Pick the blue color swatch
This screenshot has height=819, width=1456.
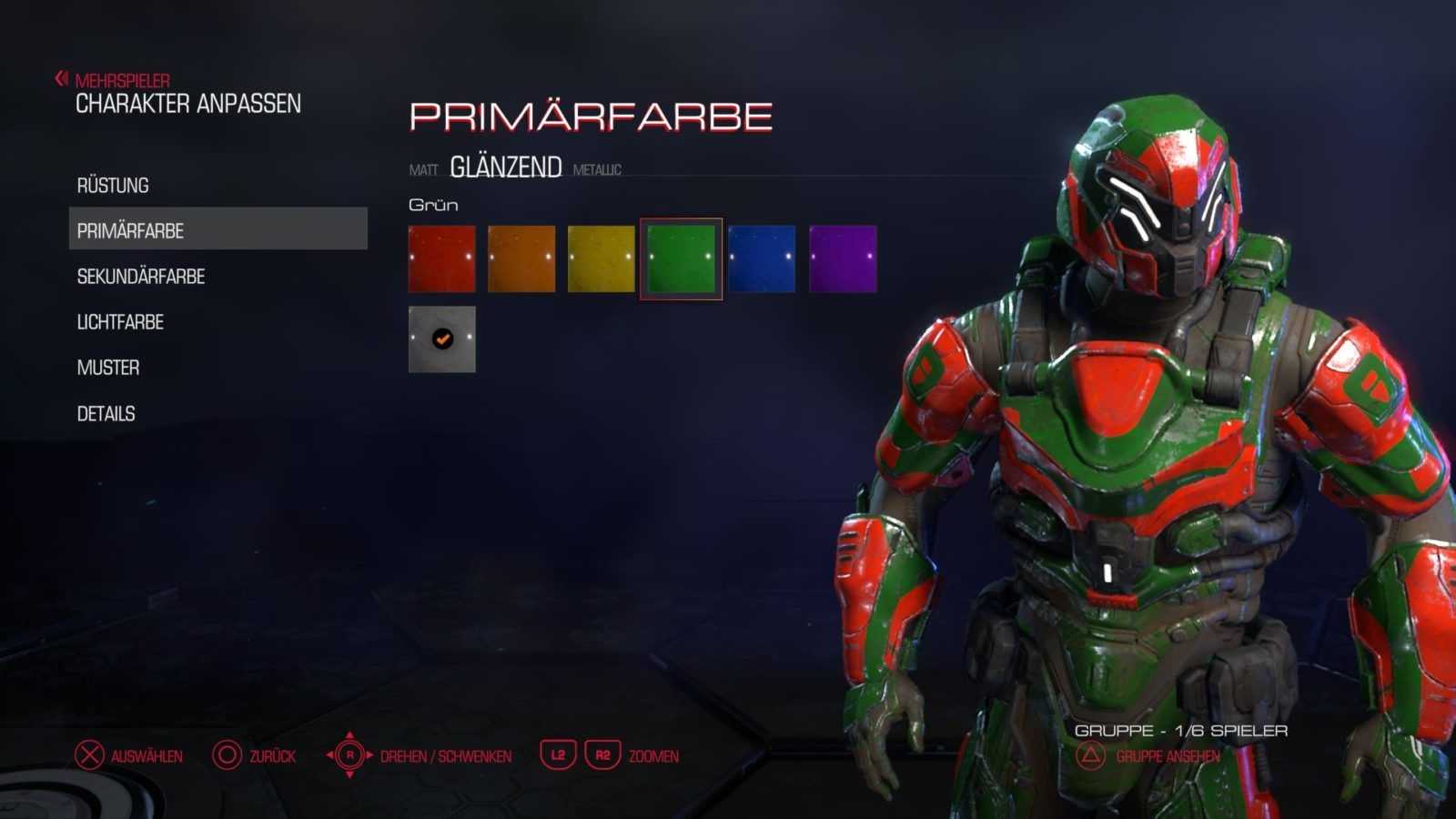click(762, 259)
